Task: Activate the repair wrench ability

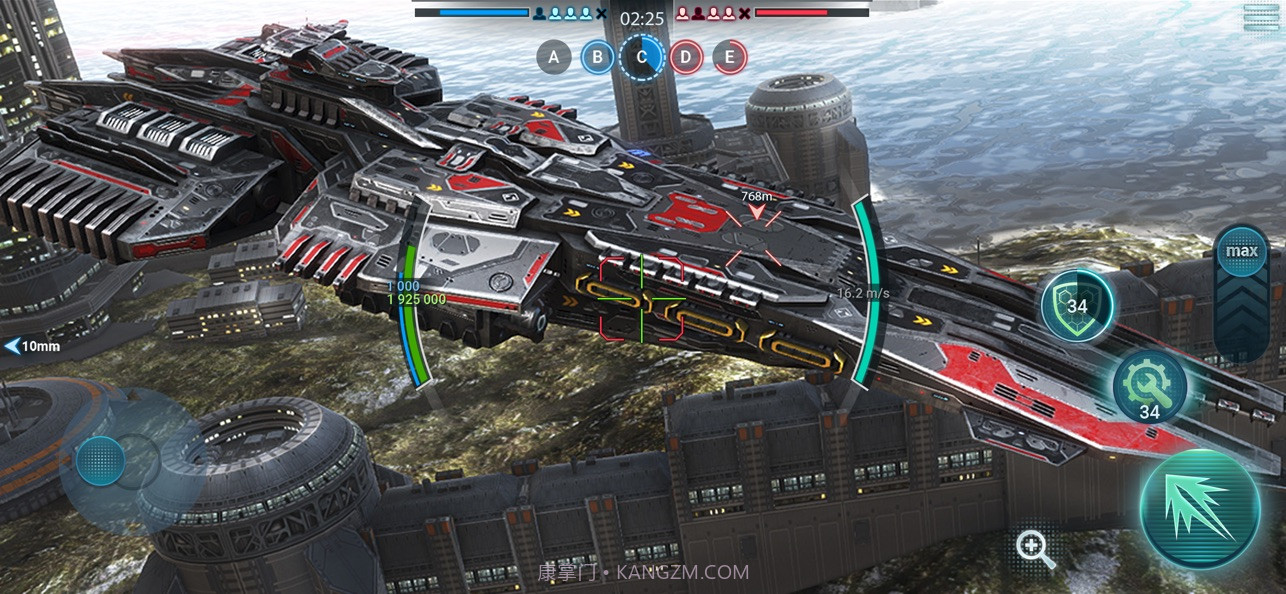Action: click(1150, 386)
